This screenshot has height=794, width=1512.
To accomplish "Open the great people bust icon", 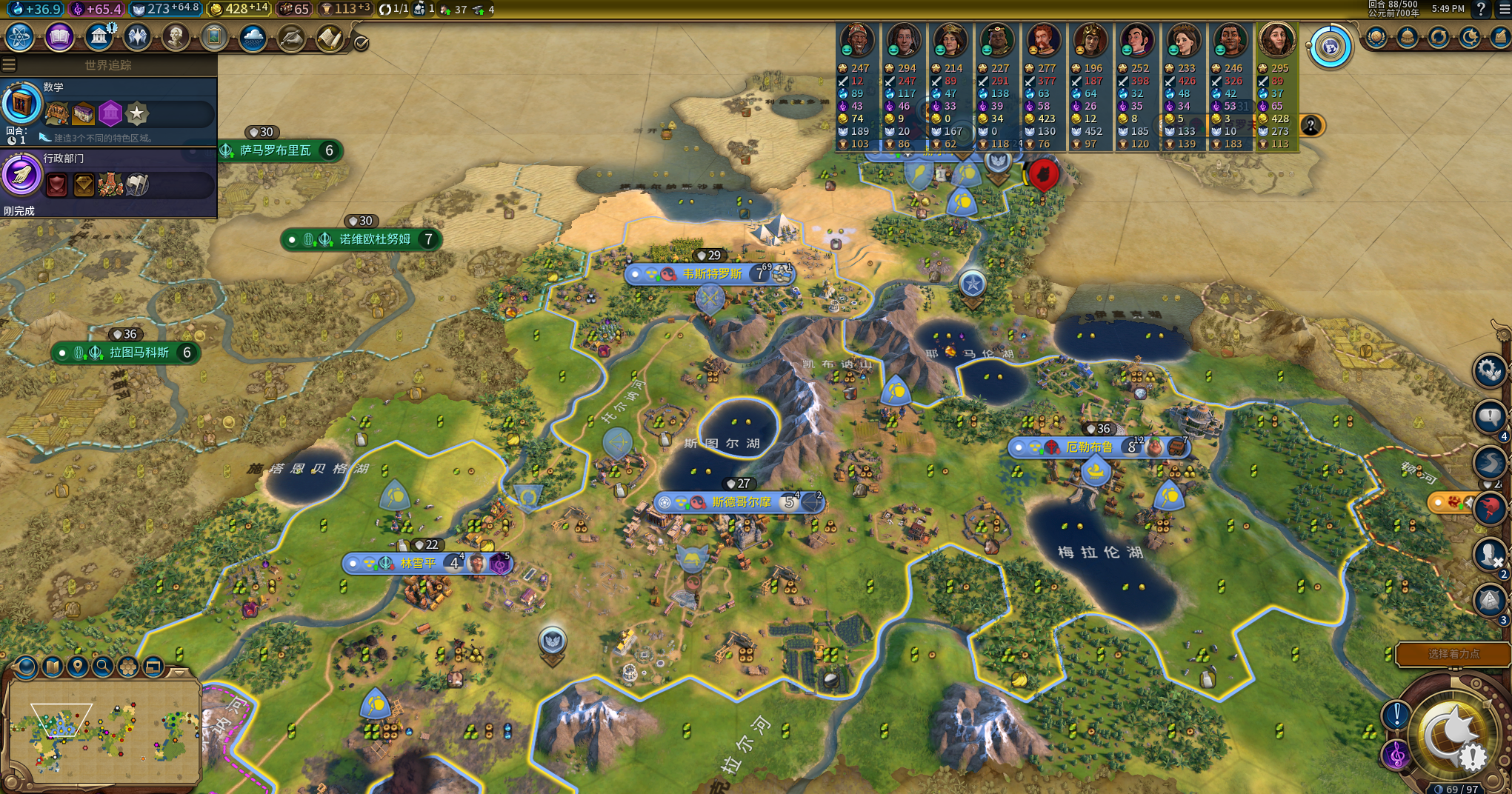I will (176, 36).
